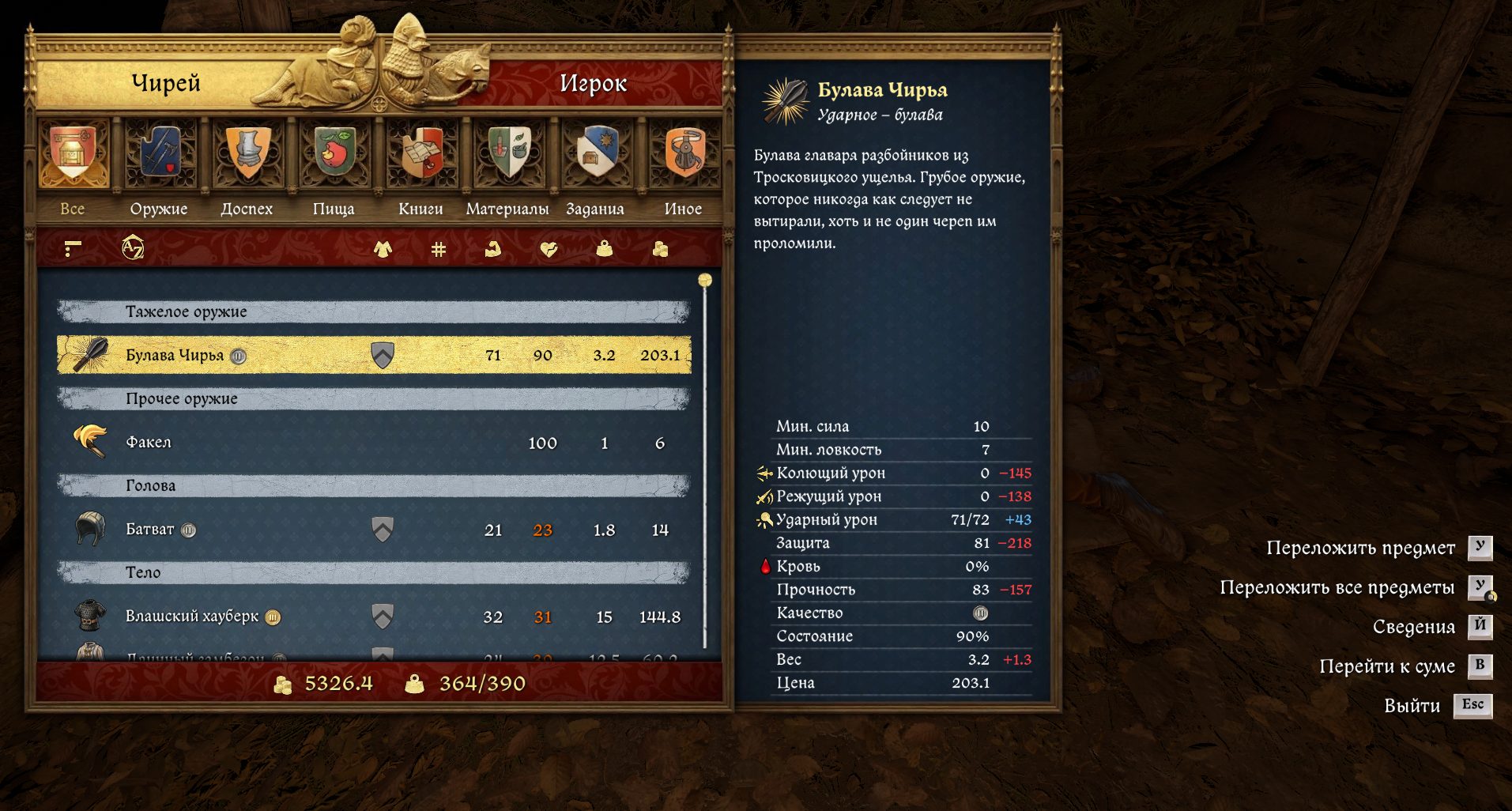Sort by quantity using the hash icon

pos(439,249)
